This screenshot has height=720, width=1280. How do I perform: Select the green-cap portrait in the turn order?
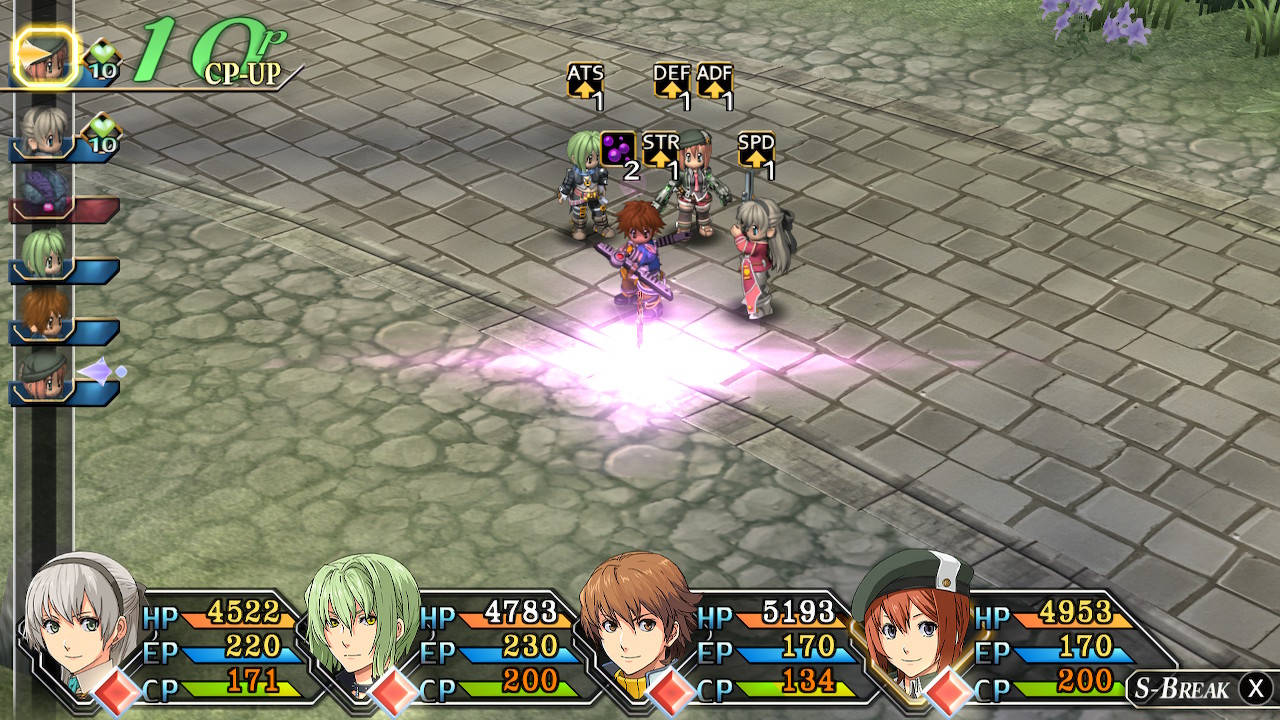(x=45, y=375)
